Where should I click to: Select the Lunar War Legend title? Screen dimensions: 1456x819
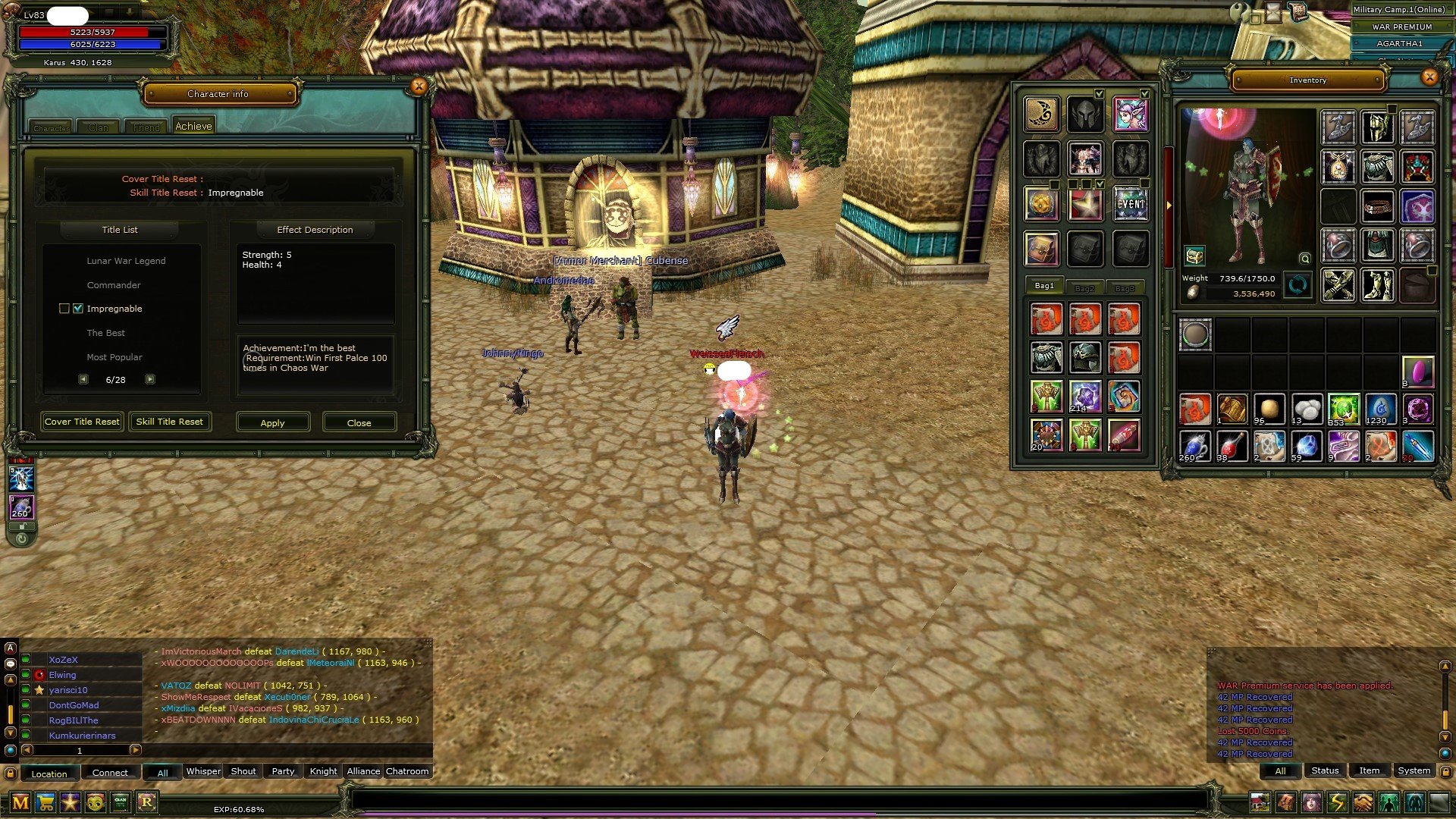pos(126,261)
